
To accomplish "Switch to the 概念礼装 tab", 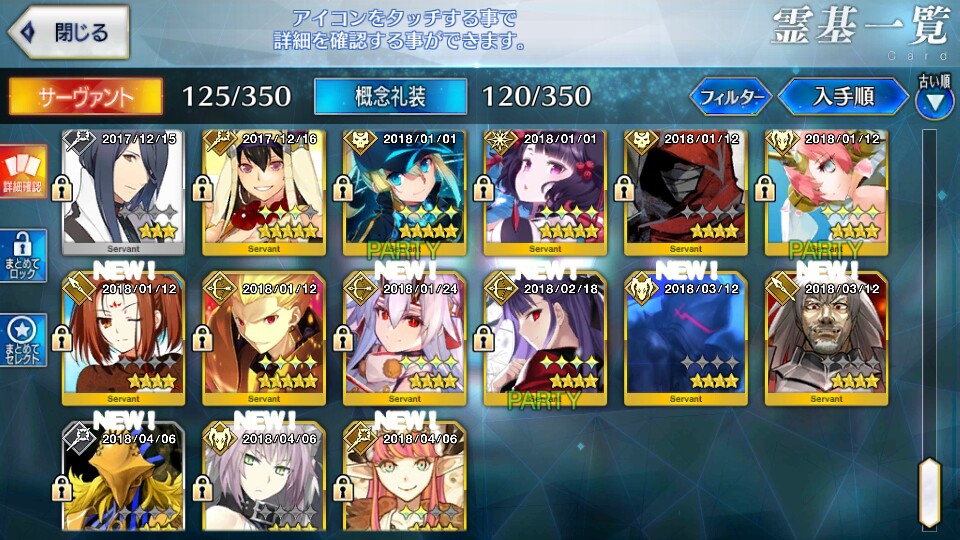I will coord(390,96).
